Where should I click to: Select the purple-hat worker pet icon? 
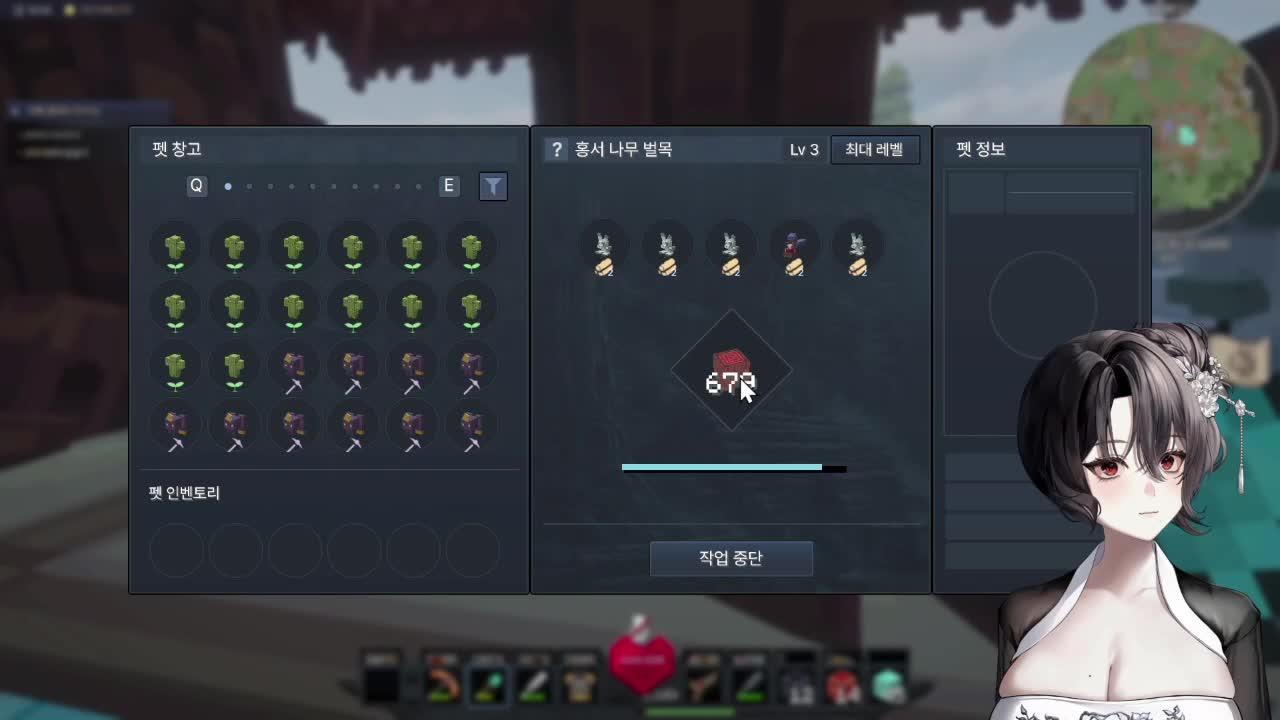(795, 249)
